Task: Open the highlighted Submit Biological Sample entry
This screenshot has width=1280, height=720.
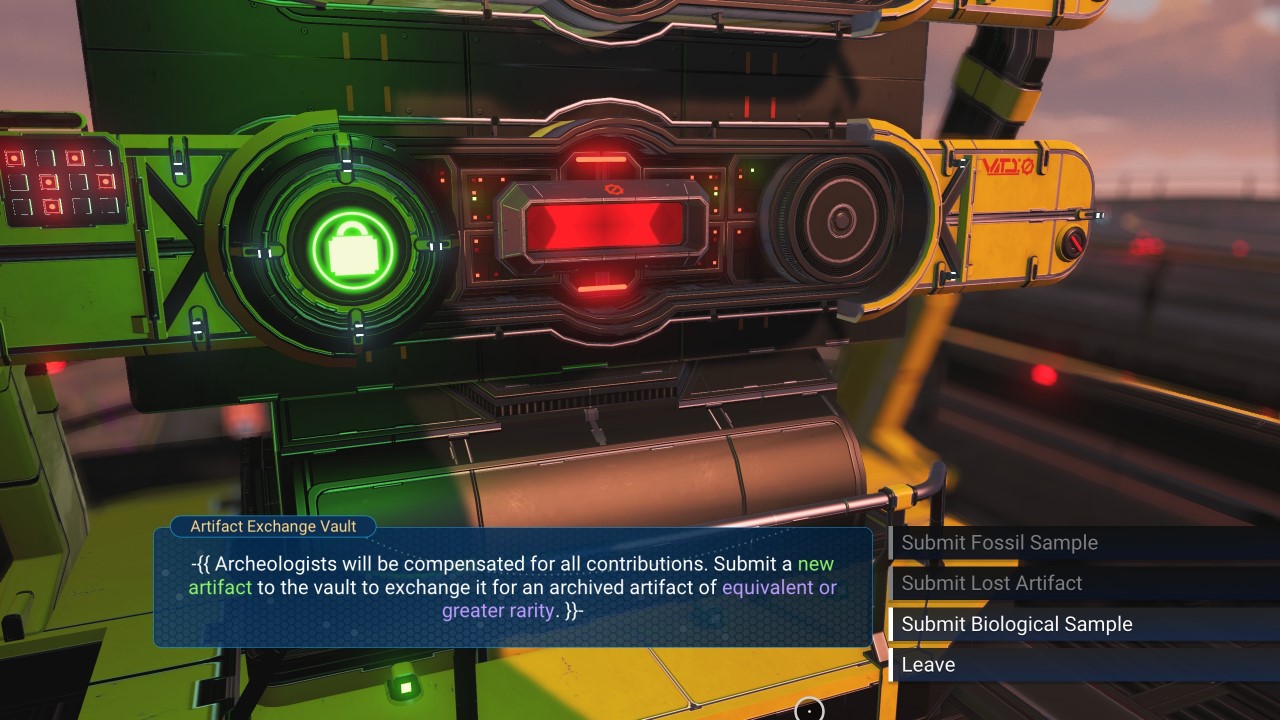Action: tap(1016, 623)
